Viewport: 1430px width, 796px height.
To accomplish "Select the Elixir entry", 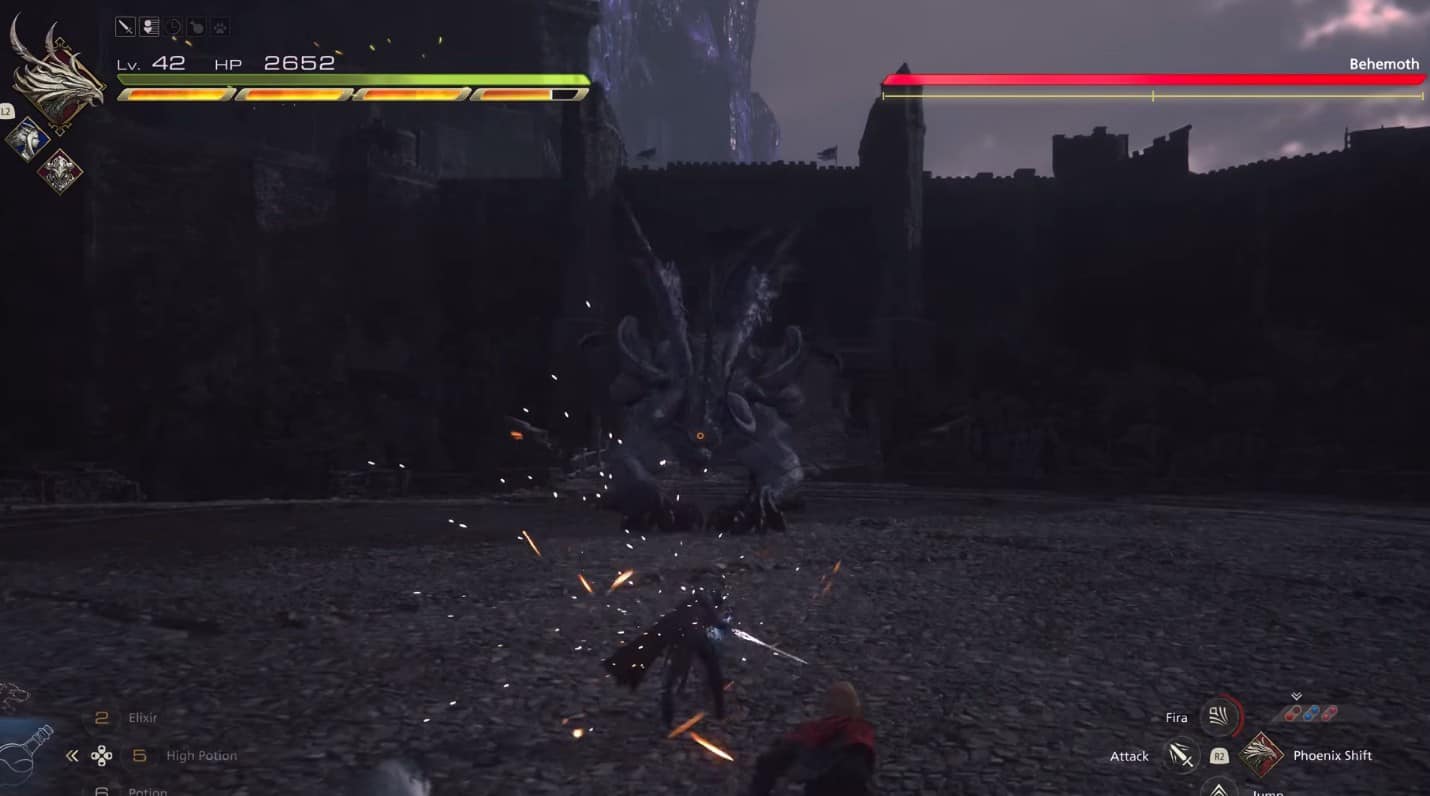I will [143, 716].
